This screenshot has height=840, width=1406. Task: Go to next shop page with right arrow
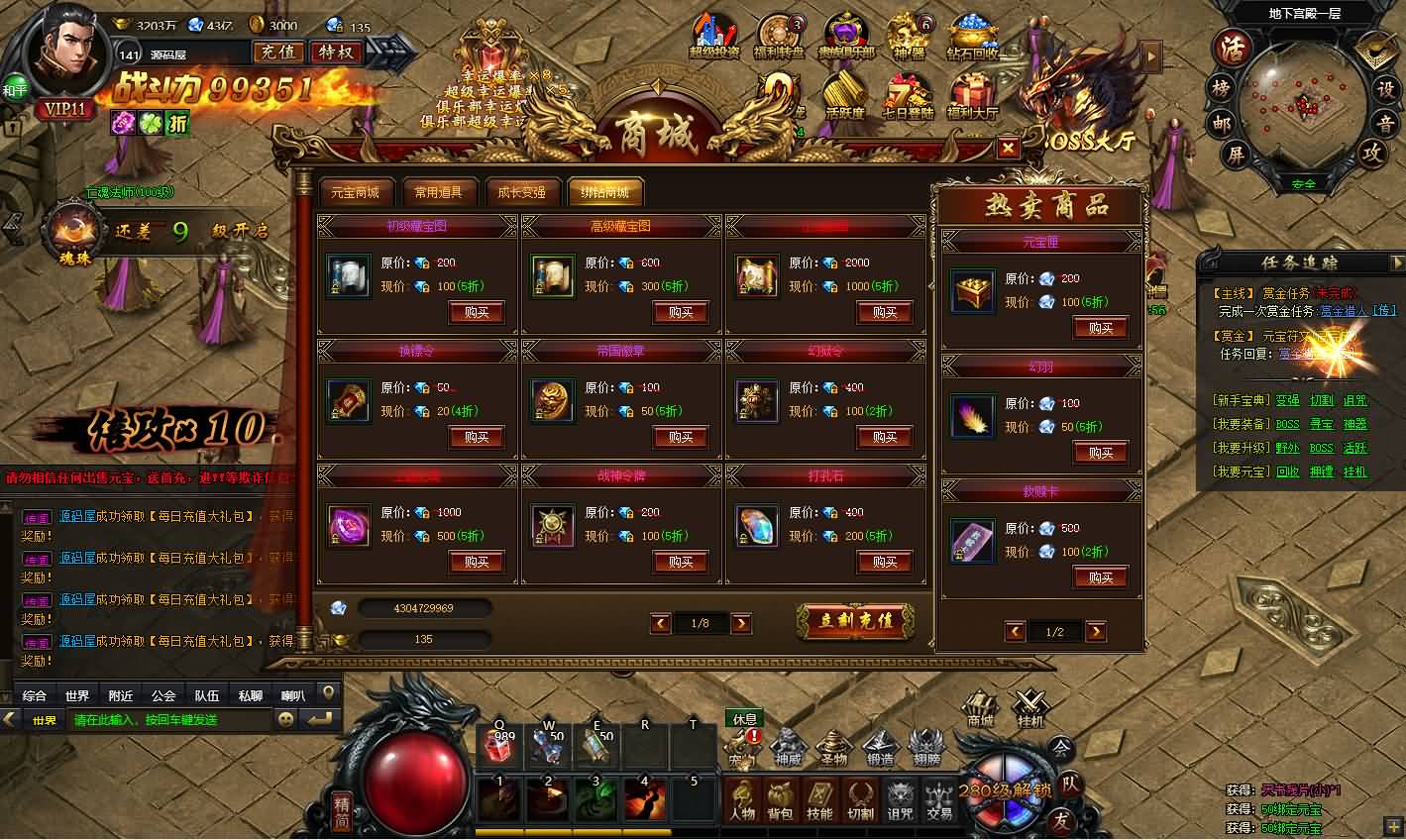click(x=741, y=623)
